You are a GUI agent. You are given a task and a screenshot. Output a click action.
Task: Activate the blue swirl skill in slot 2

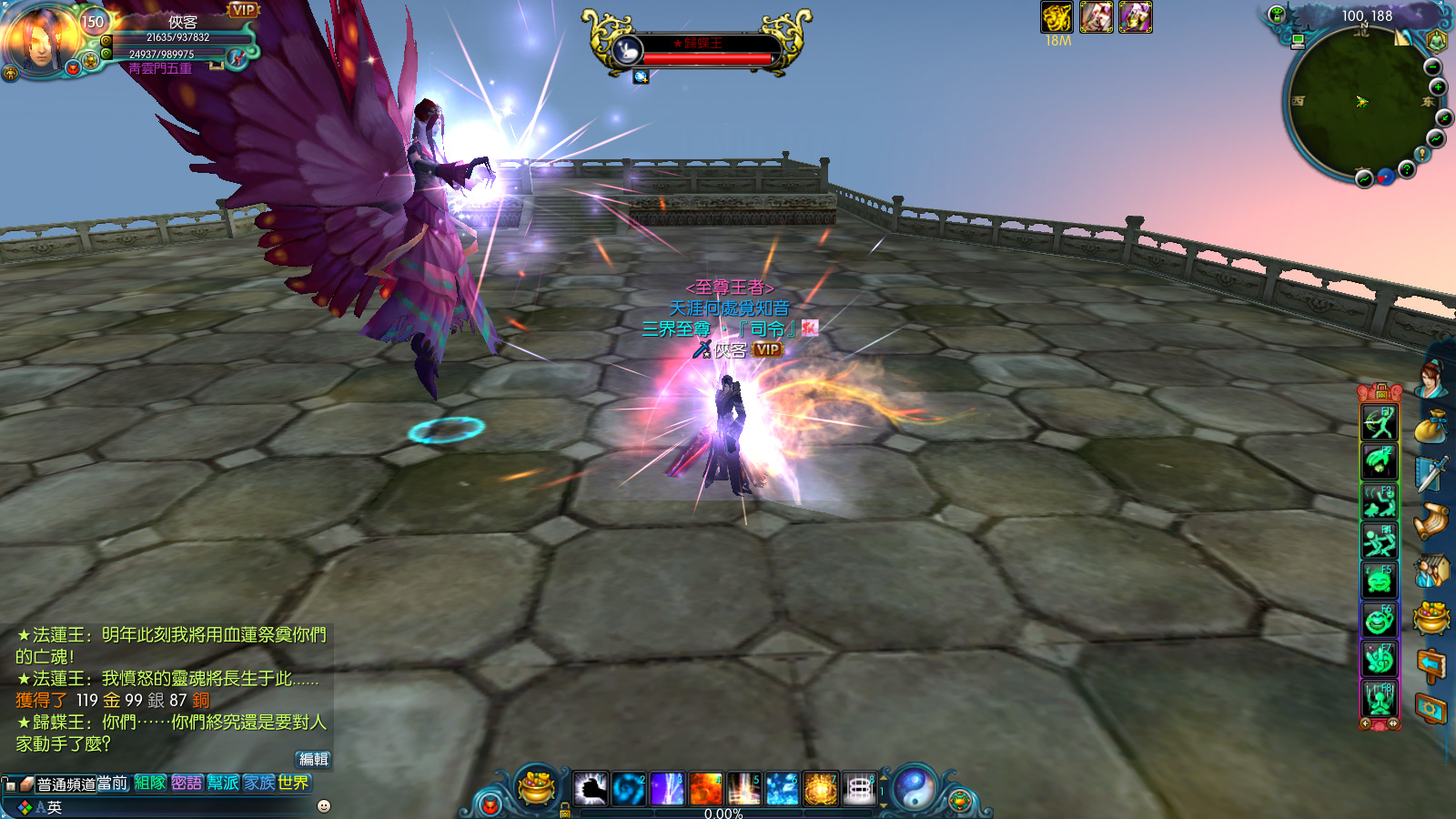tap(629, 788)
